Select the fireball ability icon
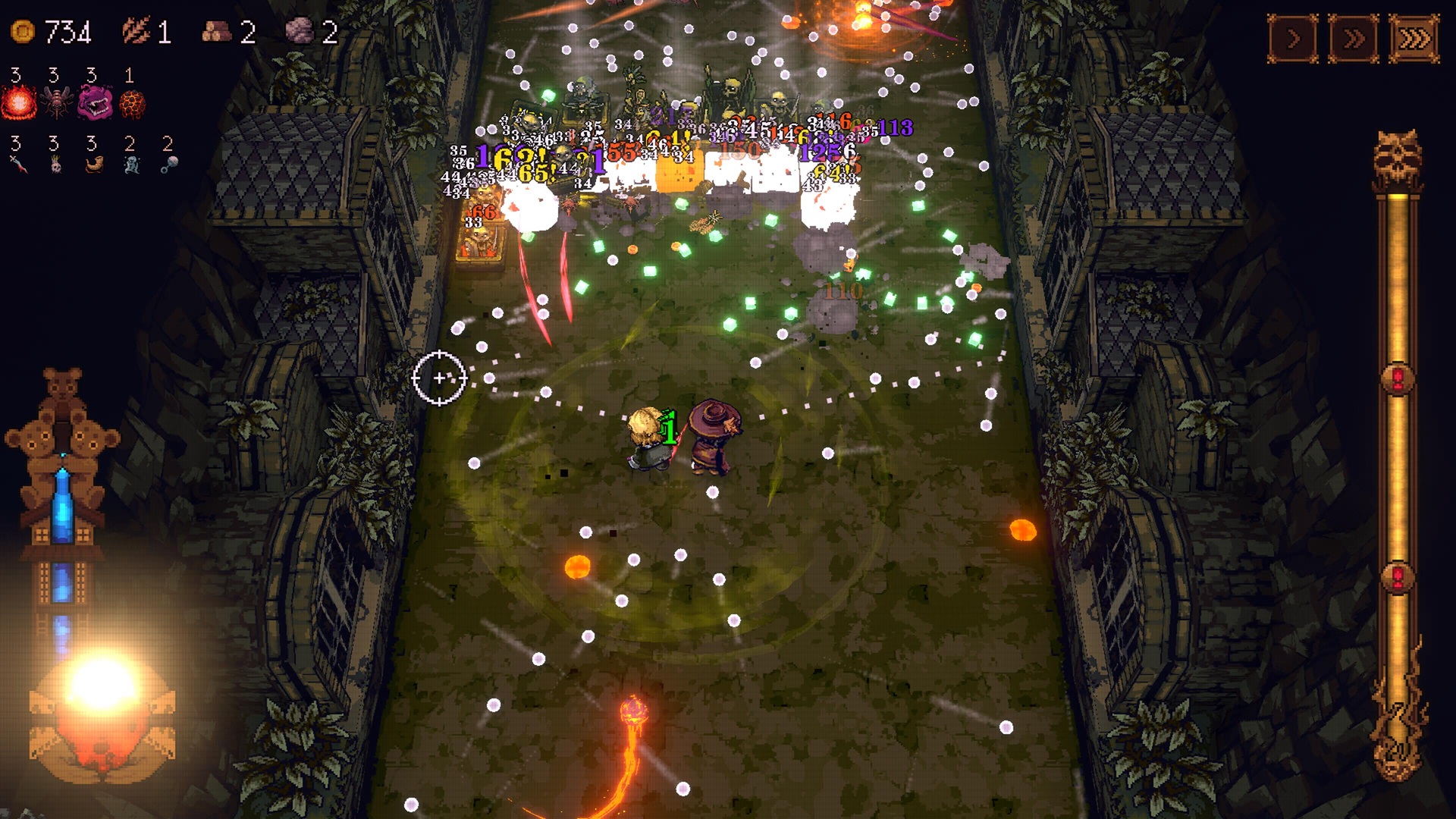This screenshot has height=819, width=1456. tap(19, 102)
